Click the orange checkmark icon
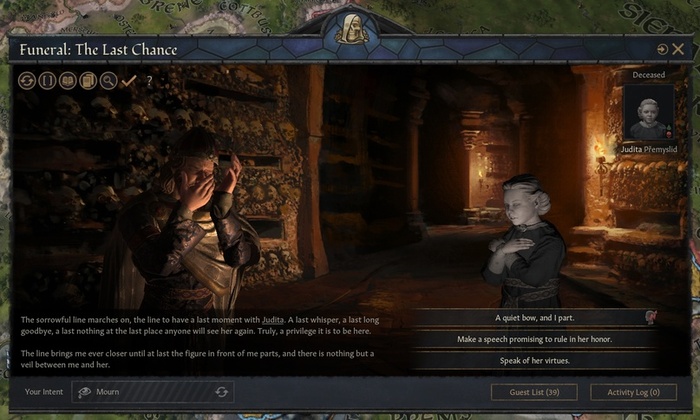This screenshot has height=420, width=700. tap(128, 81)
